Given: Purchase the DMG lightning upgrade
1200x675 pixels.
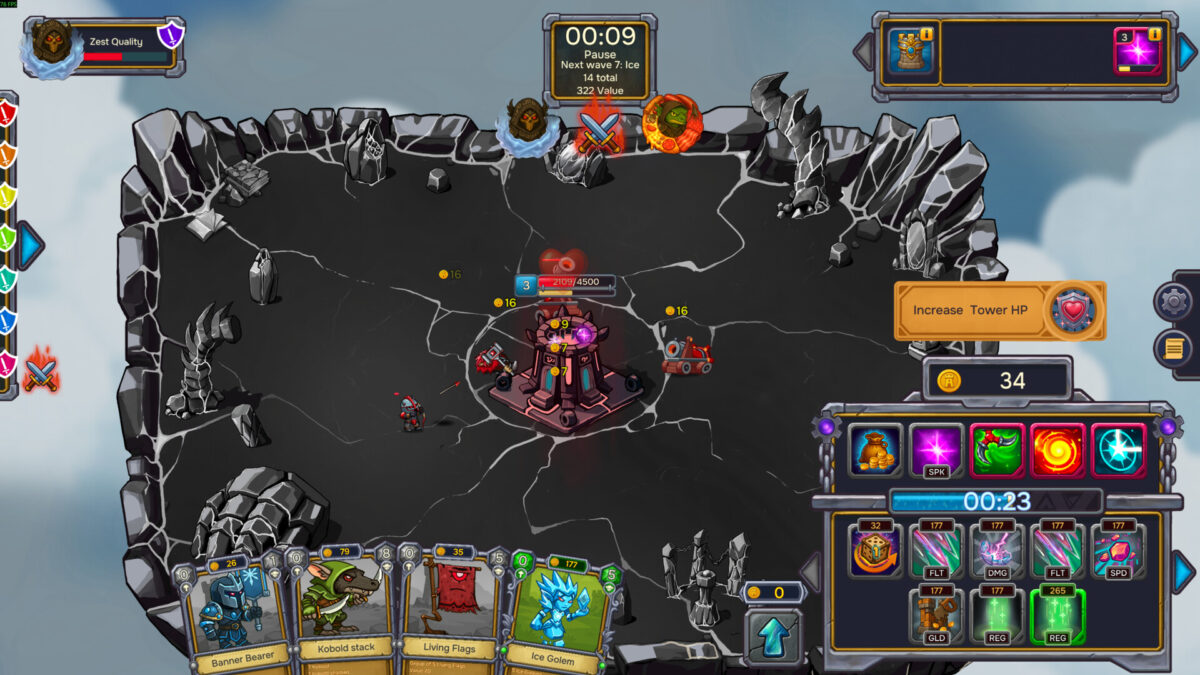Looking at the screenshot, I should tap(997, 551).
